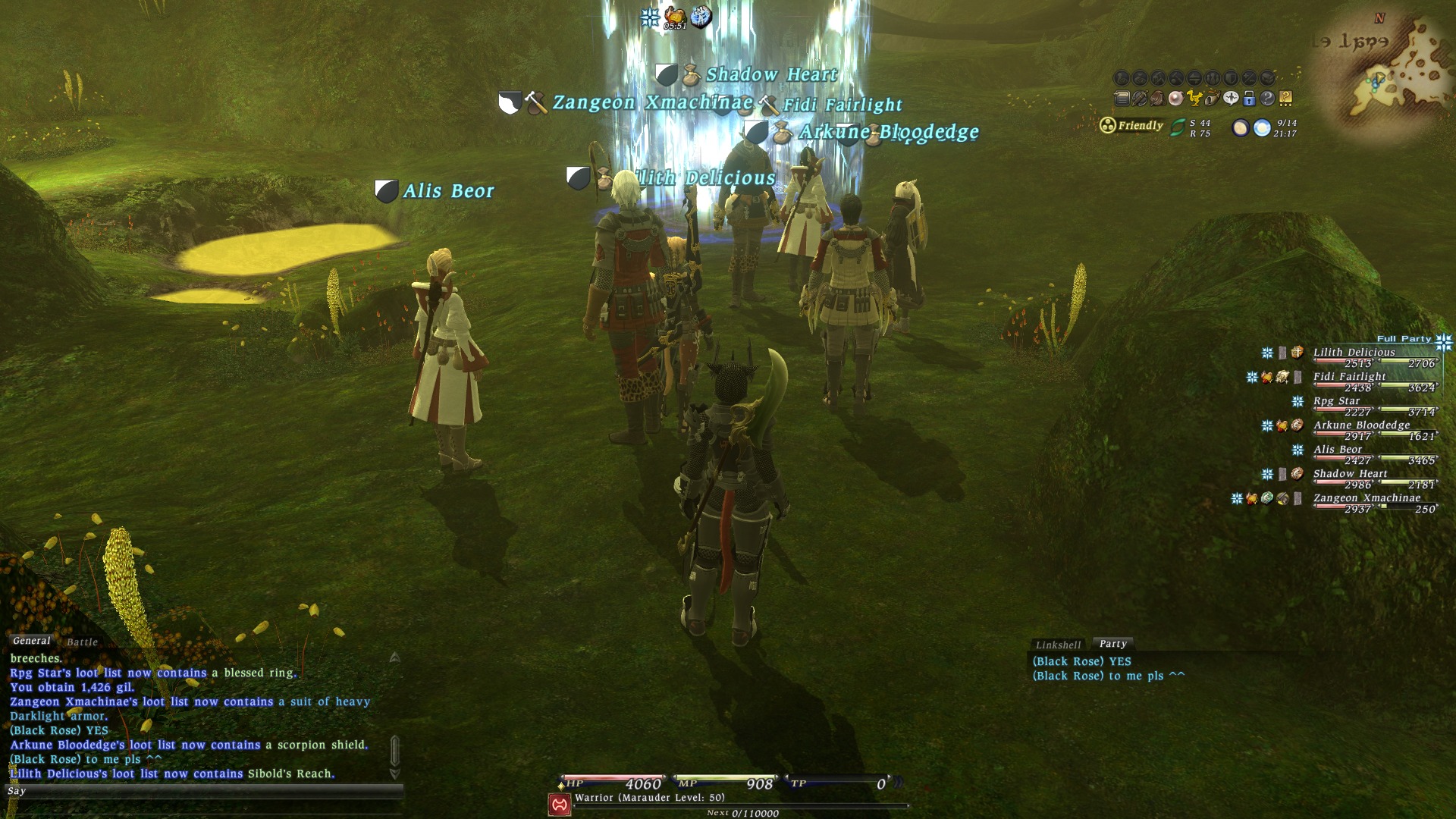The width and height of the screenshot is (1456, 819).
Task: Open the gold question mark box icon
Action: click(1285, 98)
